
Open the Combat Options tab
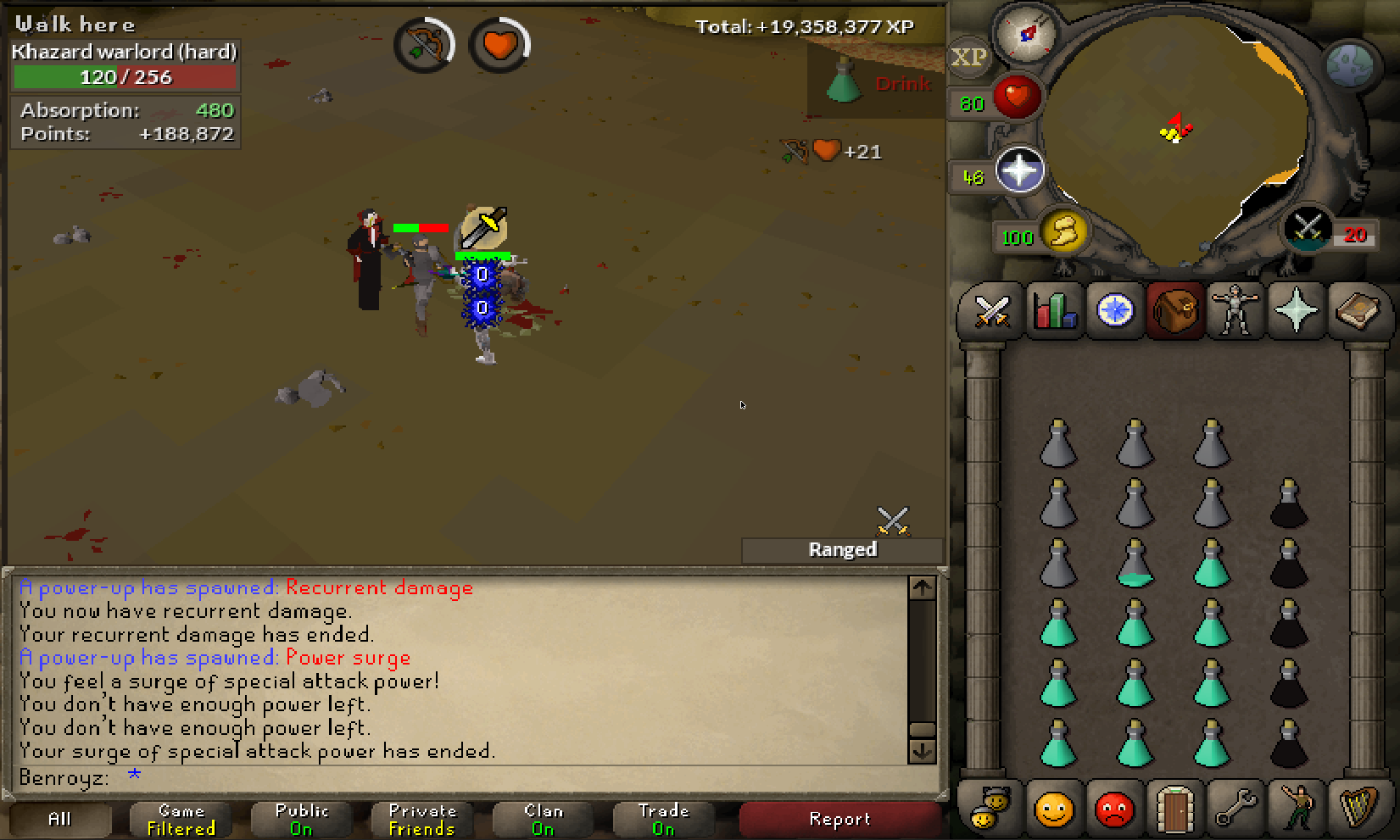pyautogui.click(x=991, y=311)
